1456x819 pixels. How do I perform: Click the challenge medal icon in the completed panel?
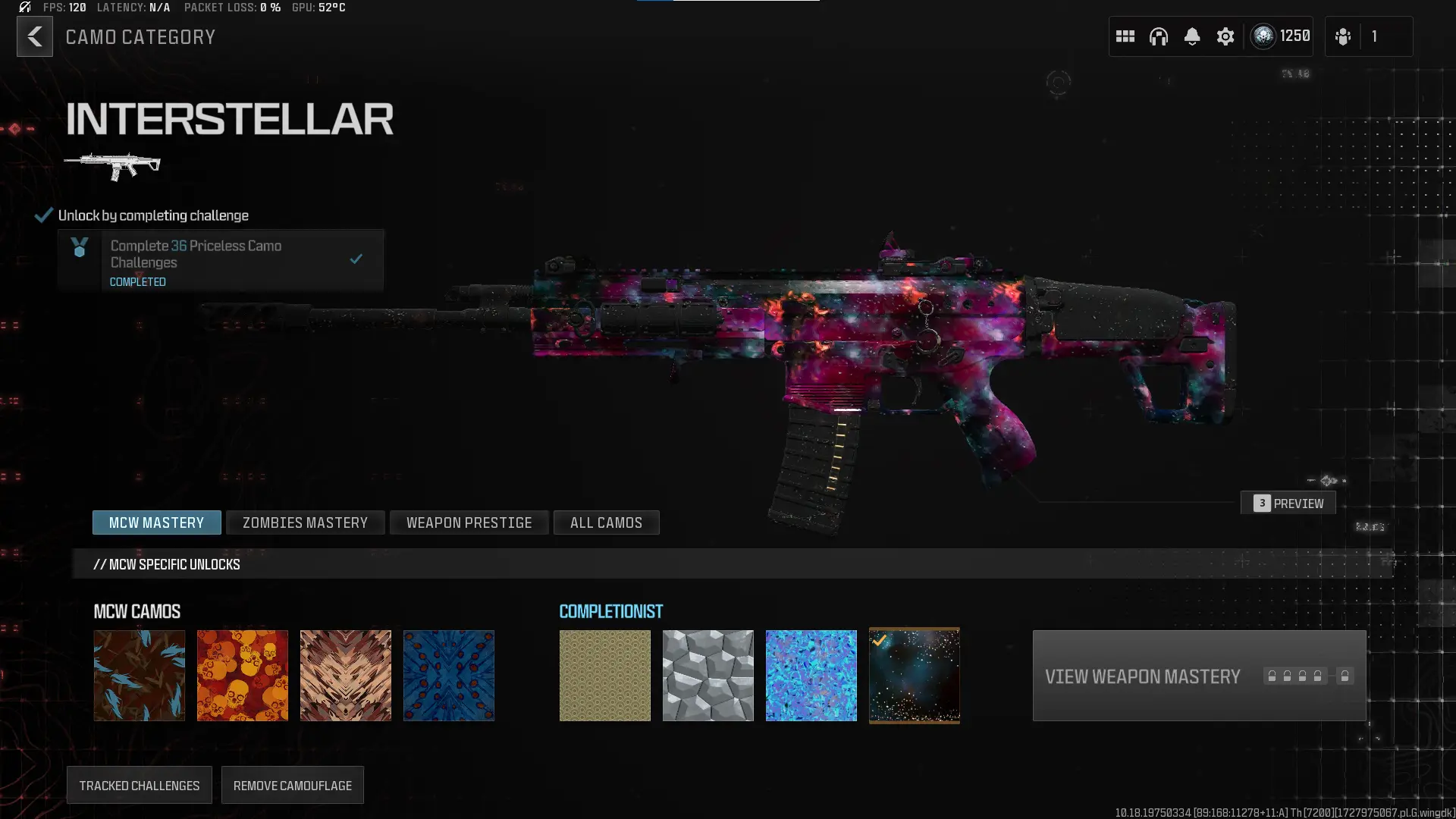click(x=79, y=249)
